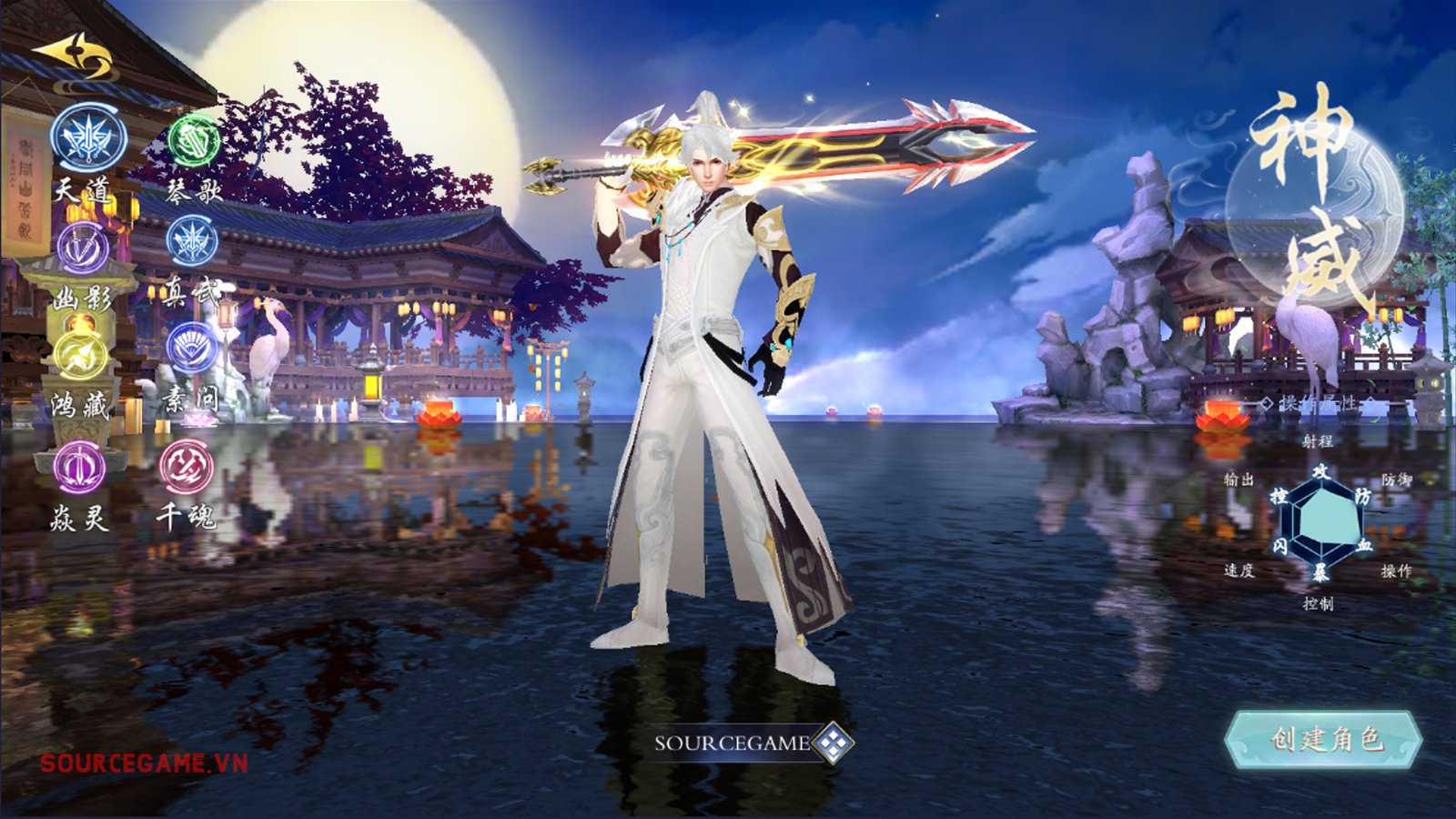Select the 真武 class icon

tap(192, 243)
